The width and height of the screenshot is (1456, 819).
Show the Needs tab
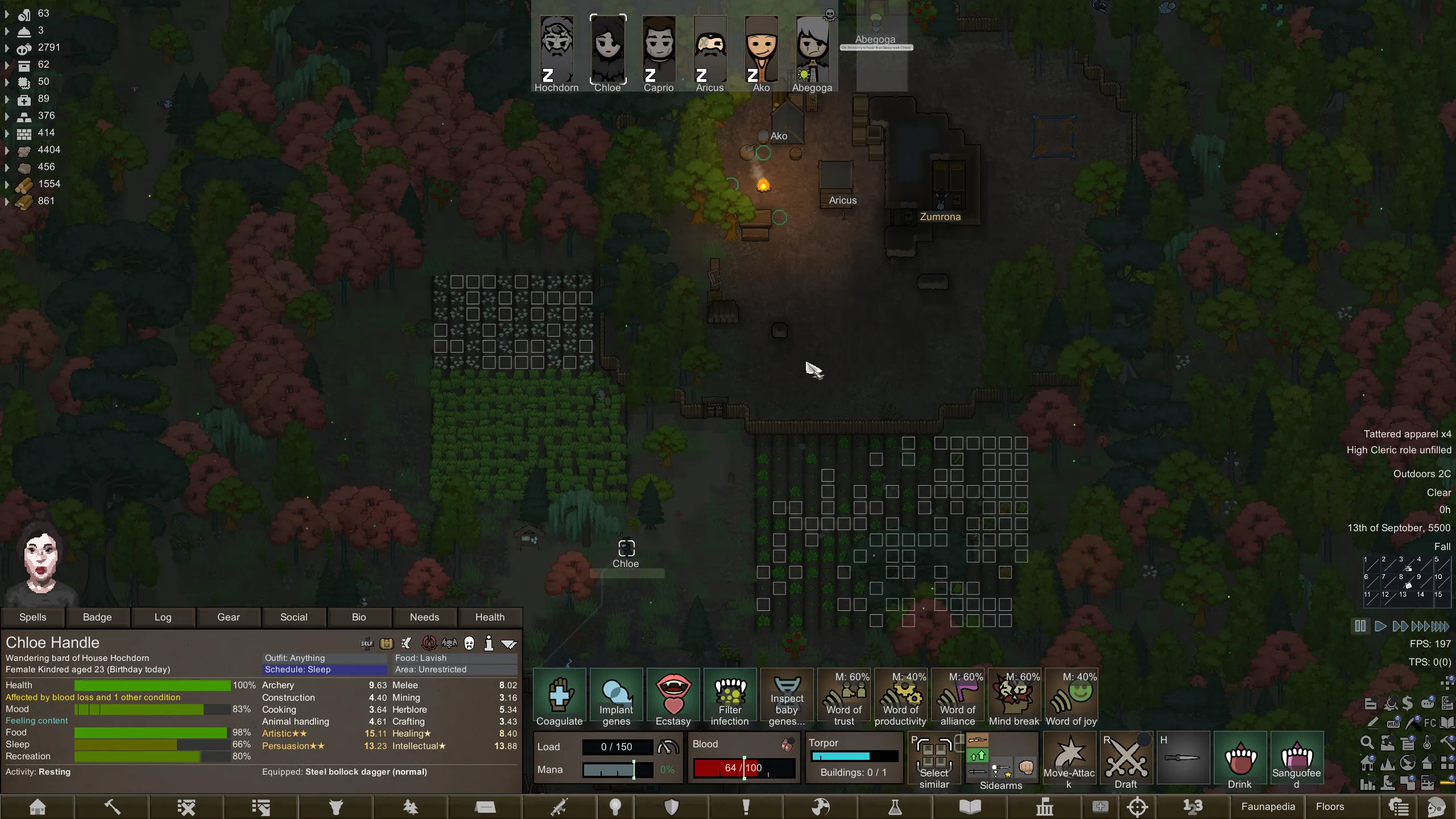[x=424, y=617]
